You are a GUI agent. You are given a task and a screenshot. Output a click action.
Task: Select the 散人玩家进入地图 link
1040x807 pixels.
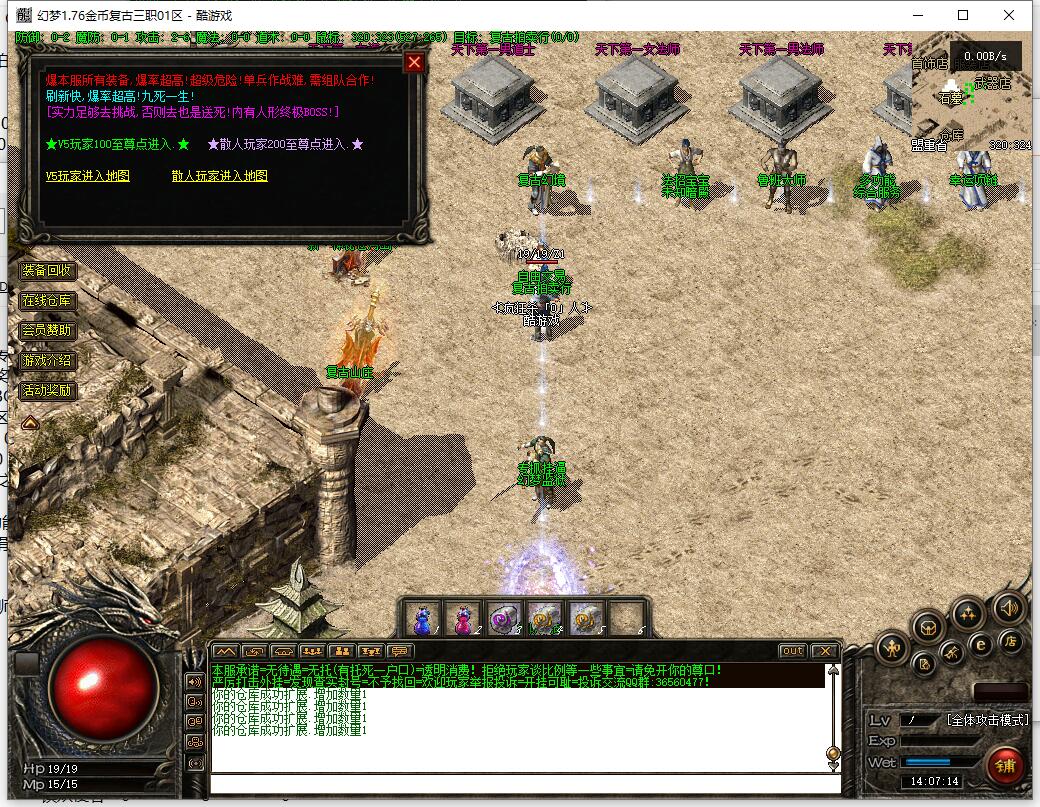[x=219, y=176]
